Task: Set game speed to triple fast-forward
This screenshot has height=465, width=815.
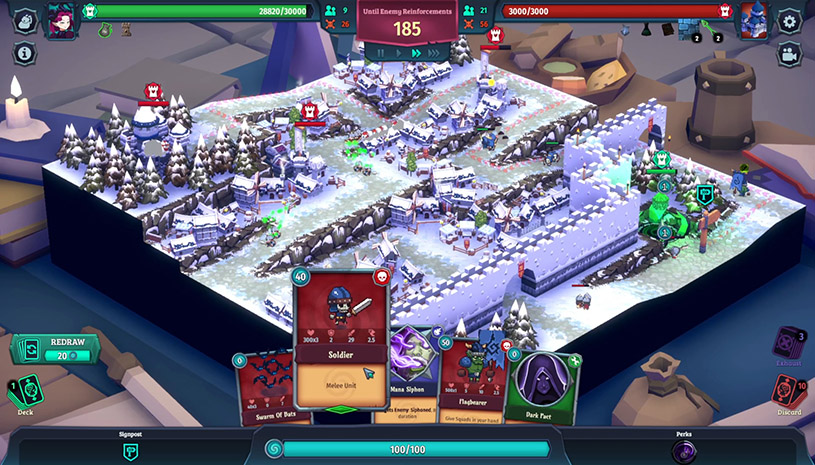Action: (433, 53)
